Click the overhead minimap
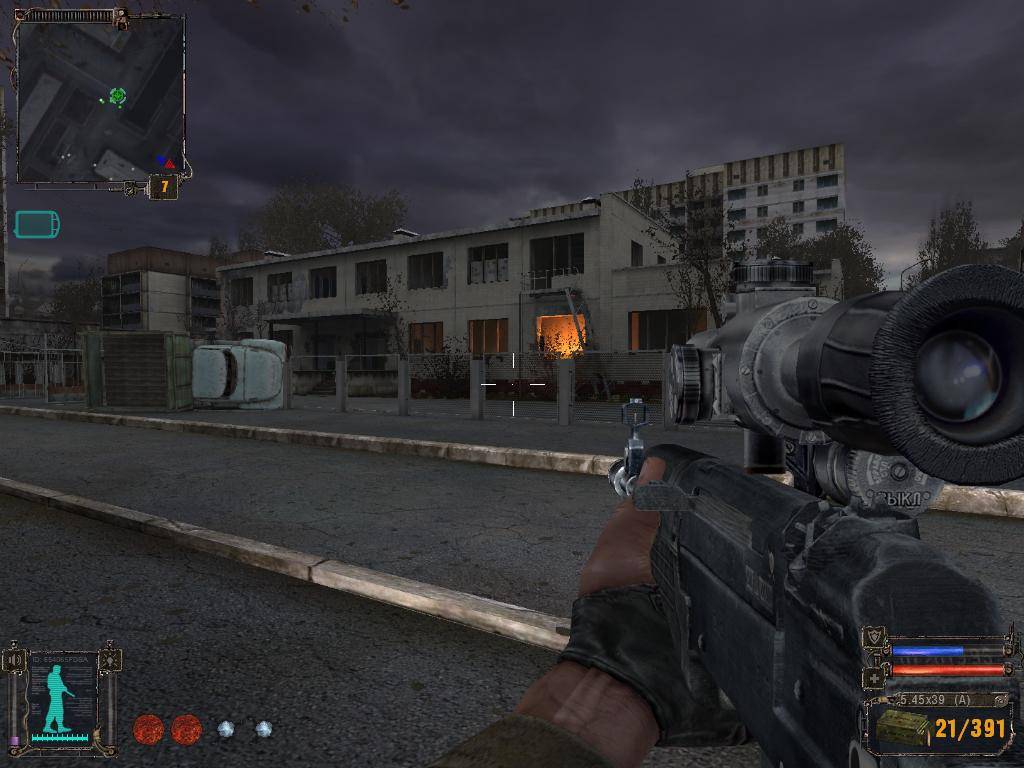The width and height of the screenshot is (1024, 768). tap(100, 100)
